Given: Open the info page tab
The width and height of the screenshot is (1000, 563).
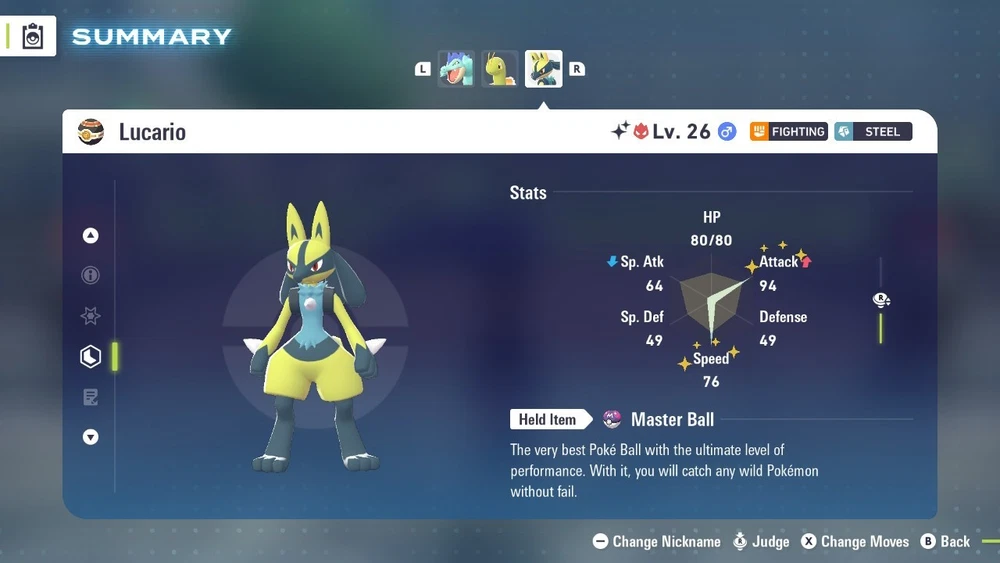Looking at the screenshot, I should (91, 275).
